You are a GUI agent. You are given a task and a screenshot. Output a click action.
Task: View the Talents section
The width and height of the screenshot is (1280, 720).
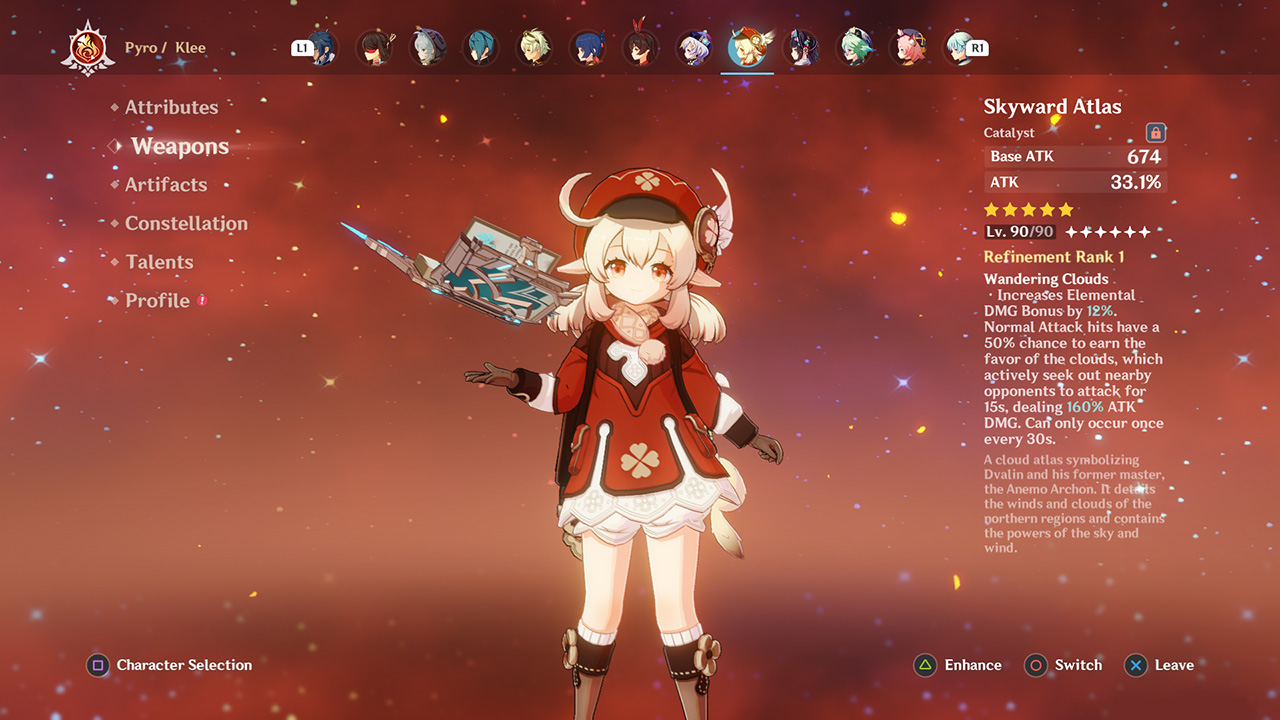[159, 262]
